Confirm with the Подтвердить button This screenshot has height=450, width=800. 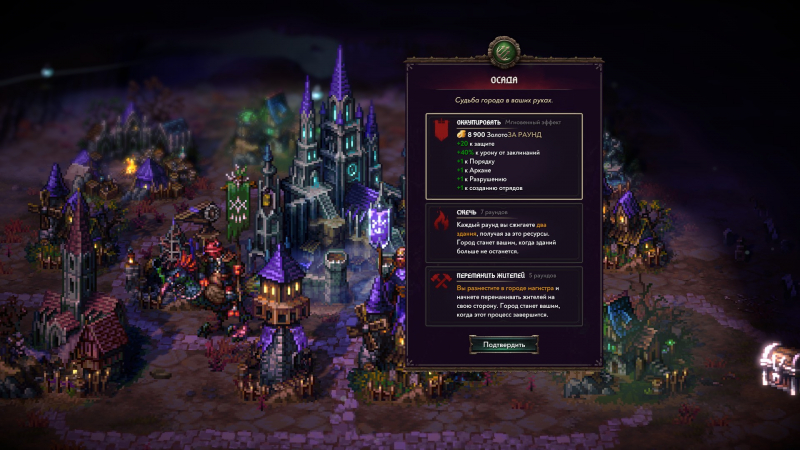[x=504, y=344]
